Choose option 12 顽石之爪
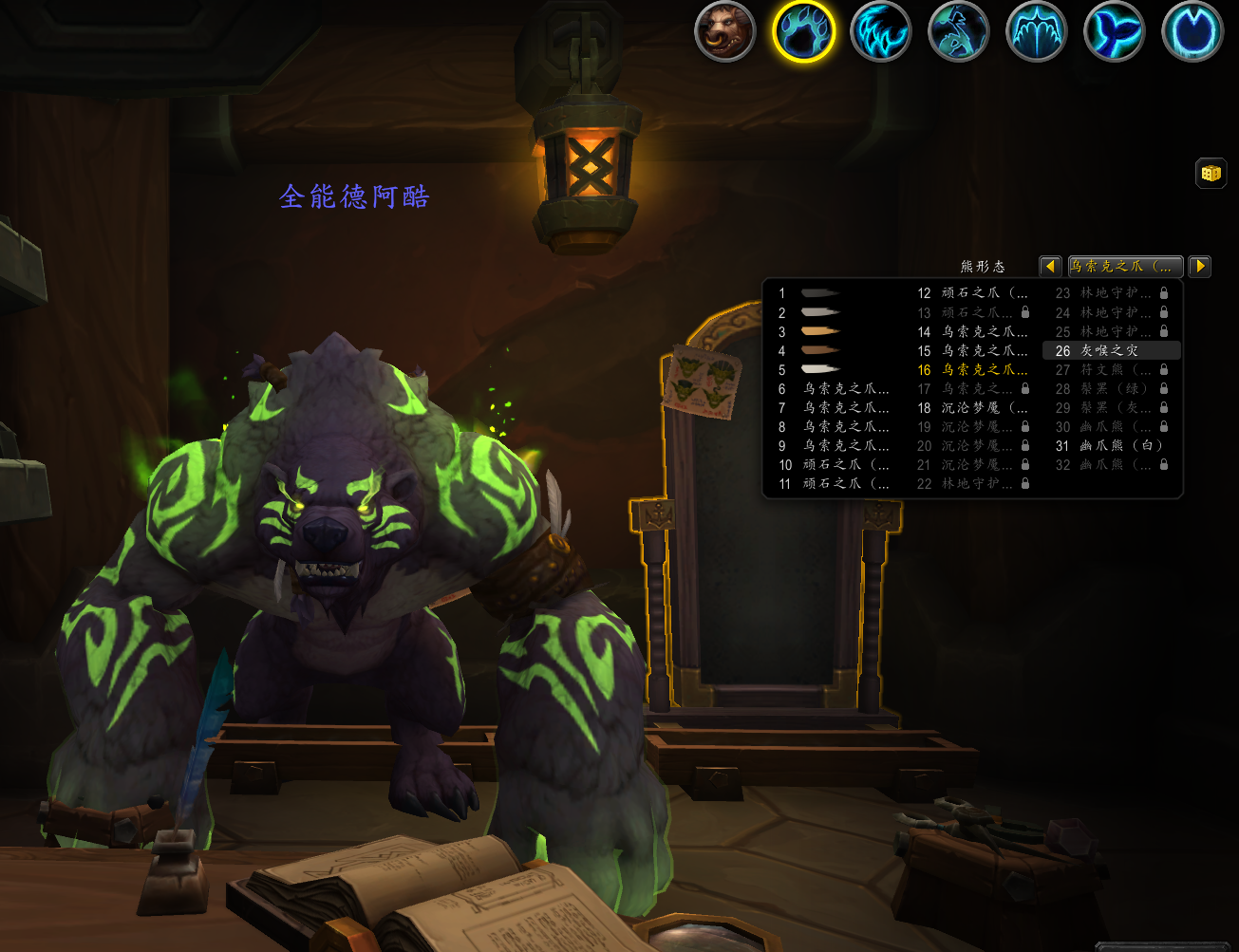 click(x=972, y=293)
